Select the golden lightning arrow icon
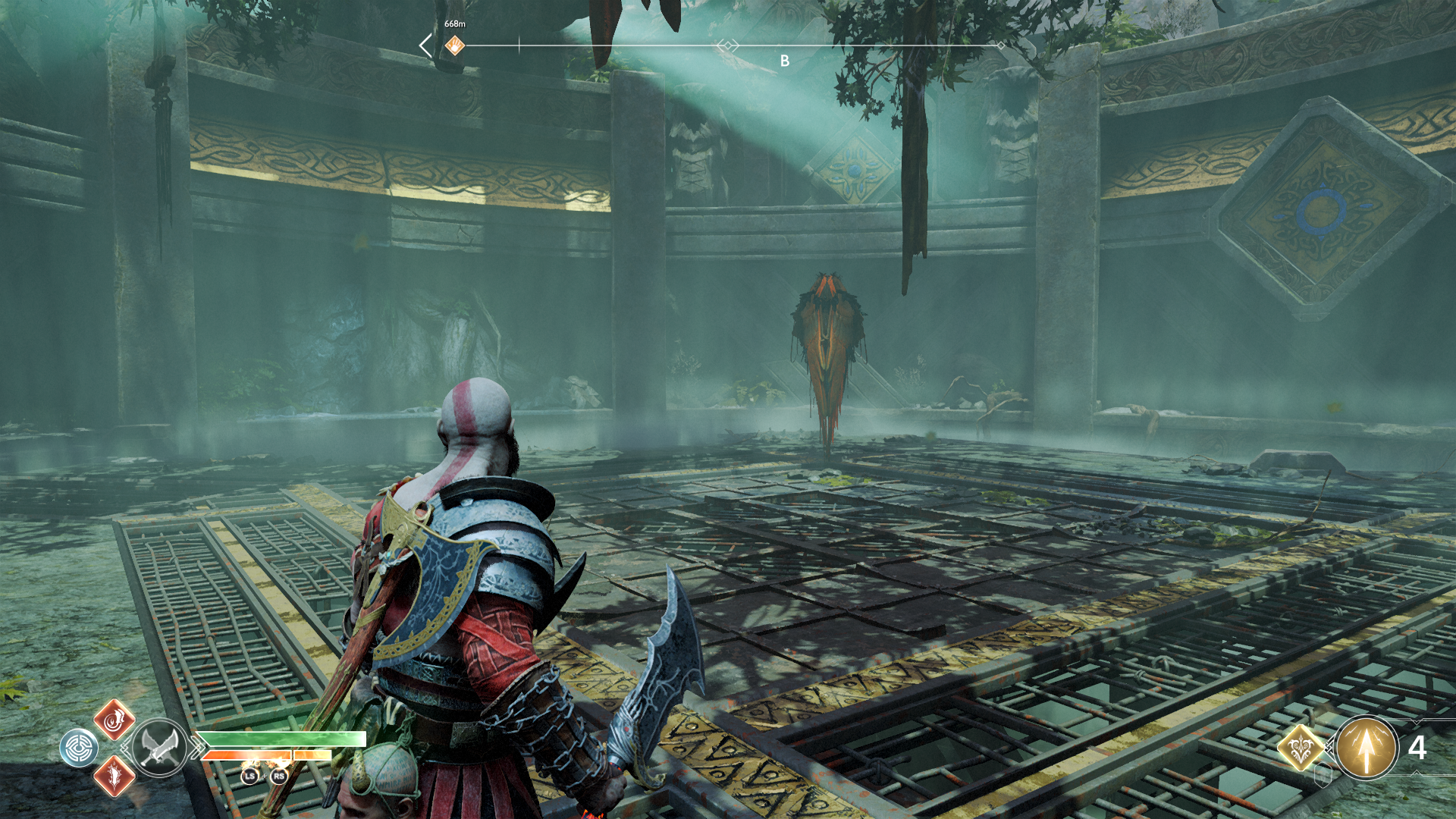 coord(1367,748)
